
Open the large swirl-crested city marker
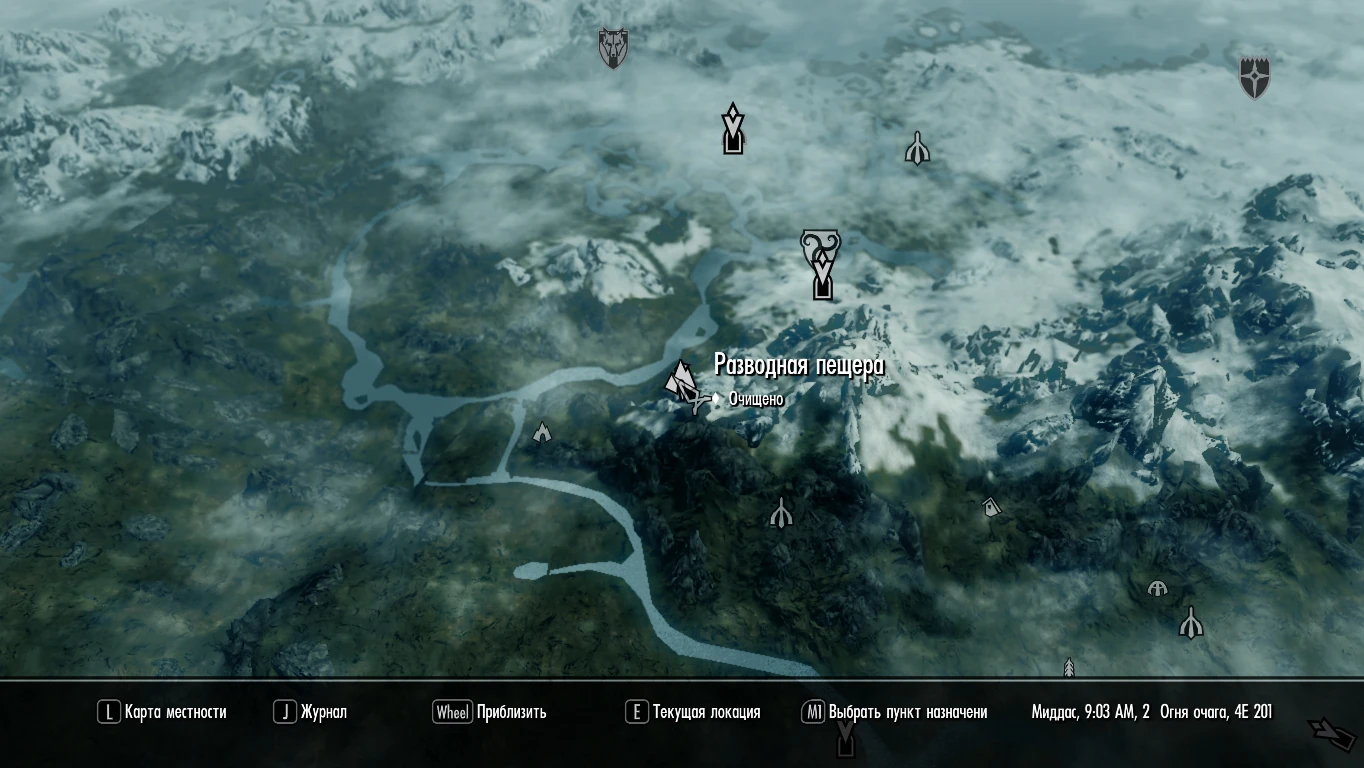click(821, 265)
